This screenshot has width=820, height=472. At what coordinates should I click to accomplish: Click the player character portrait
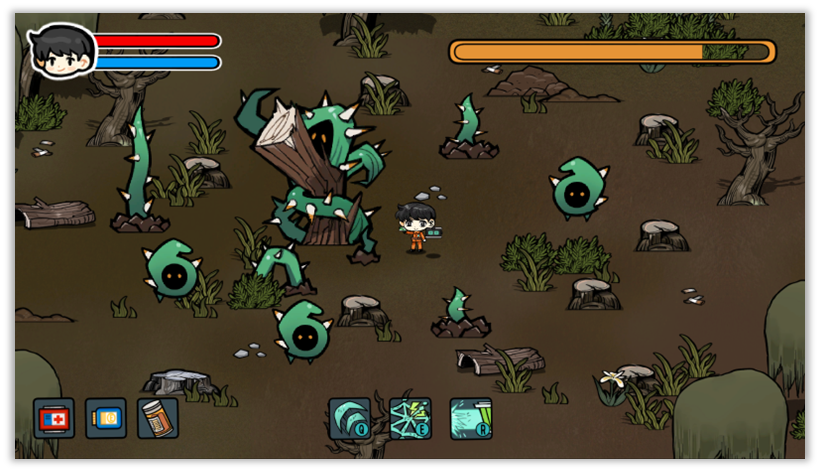tap(62, 51)
